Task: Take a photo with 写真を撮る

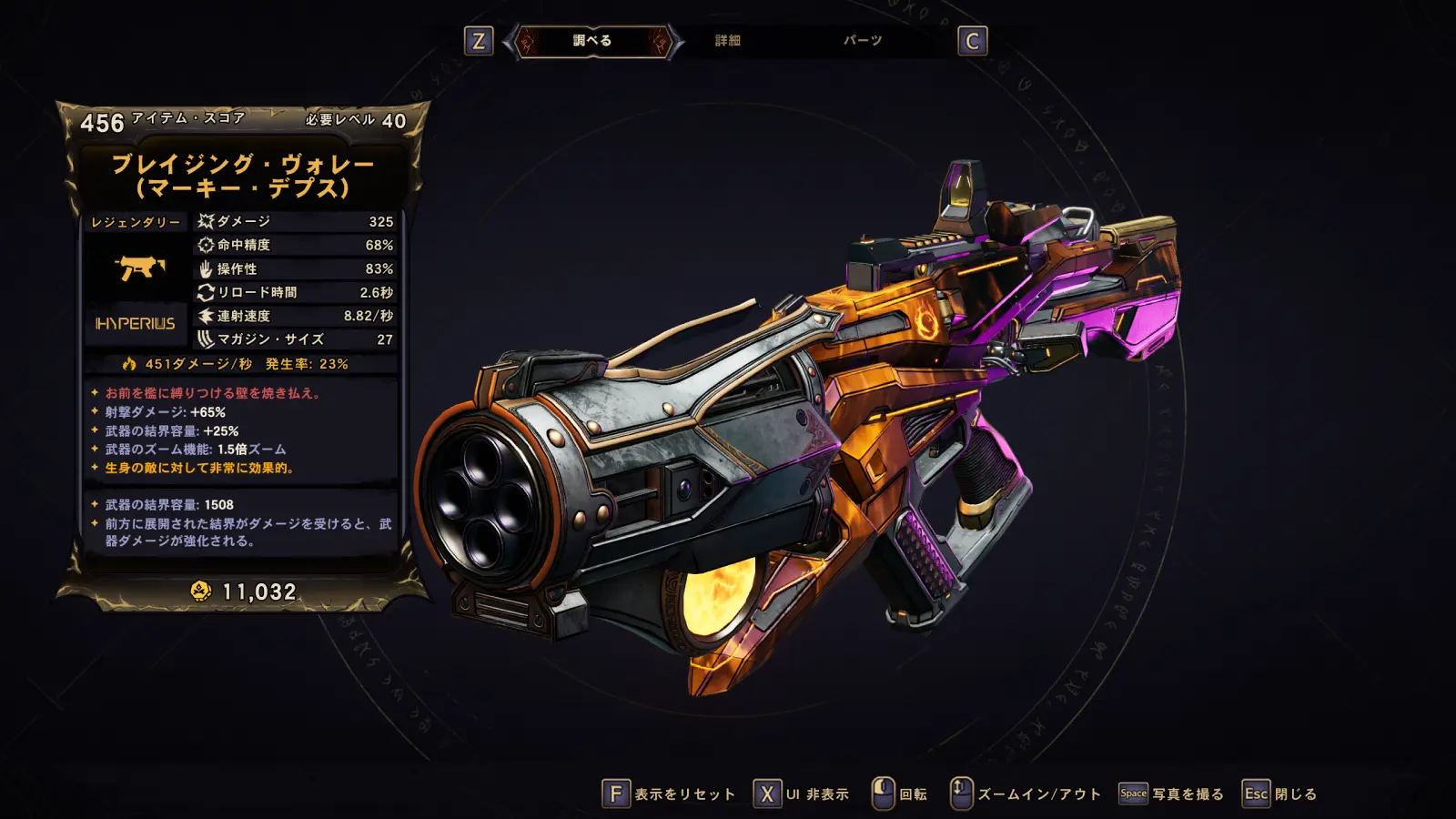Action: 1172,794
